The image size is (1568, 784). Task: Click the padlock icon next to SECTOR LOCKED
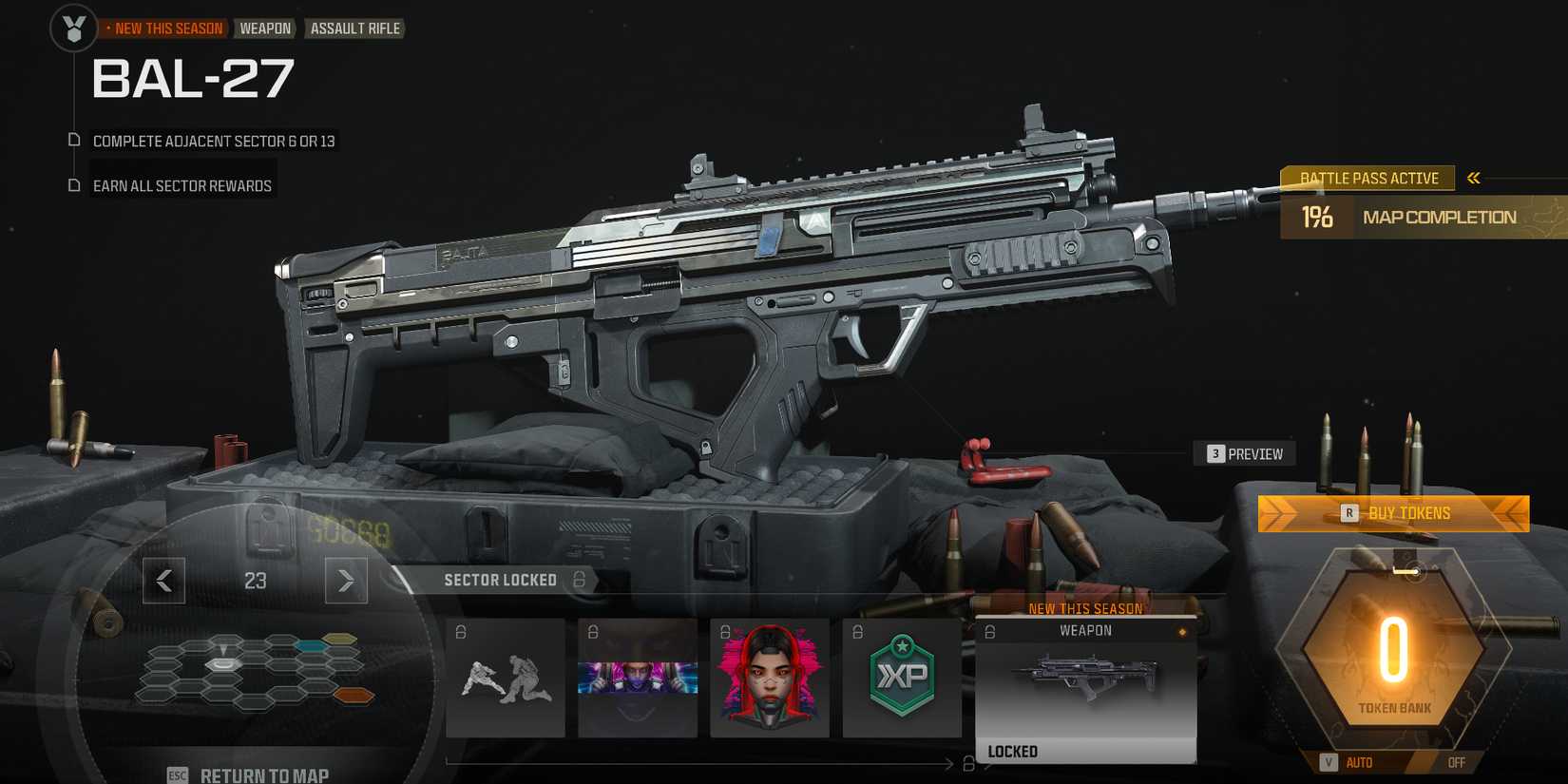[578, 580]
